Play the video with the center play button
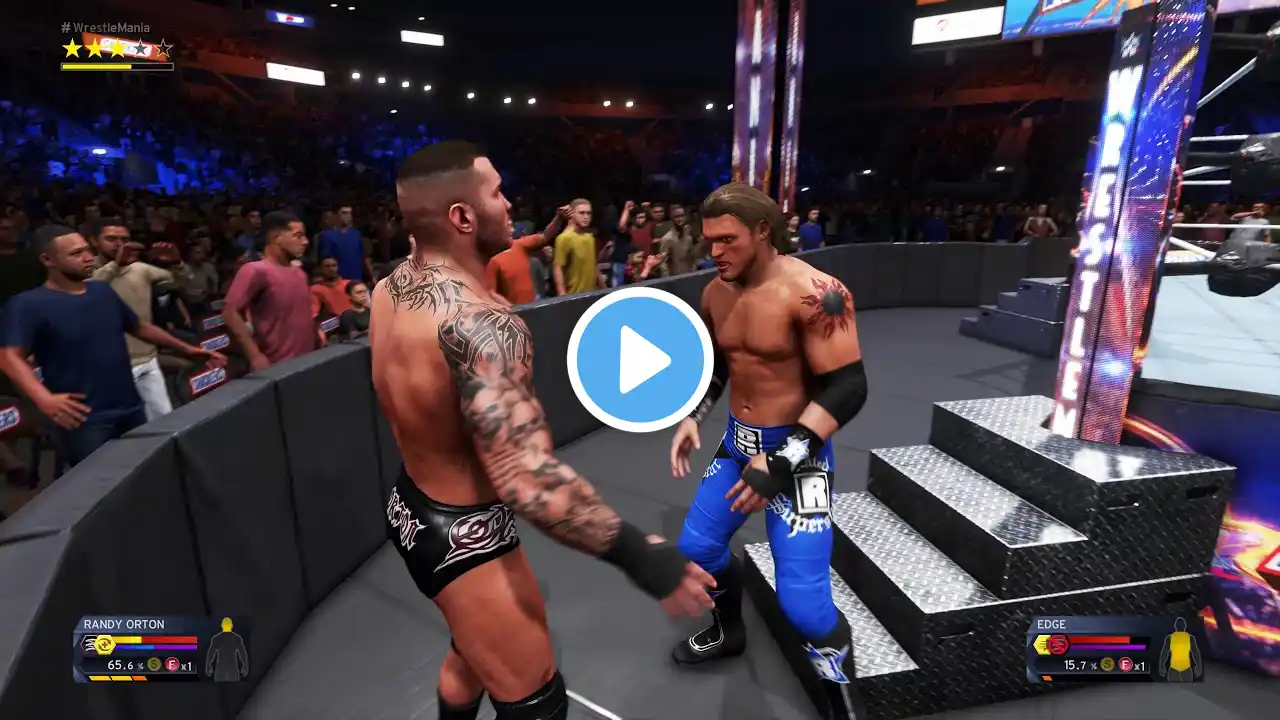 (640, 360)
